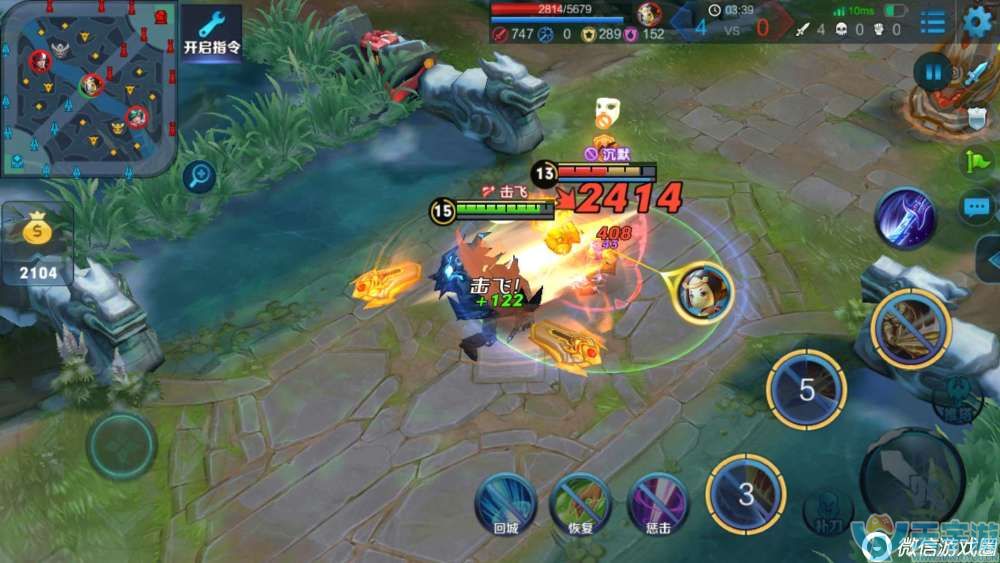Open the blue chat bubble button
The image size is (1000, 563).
click(975, 208)
